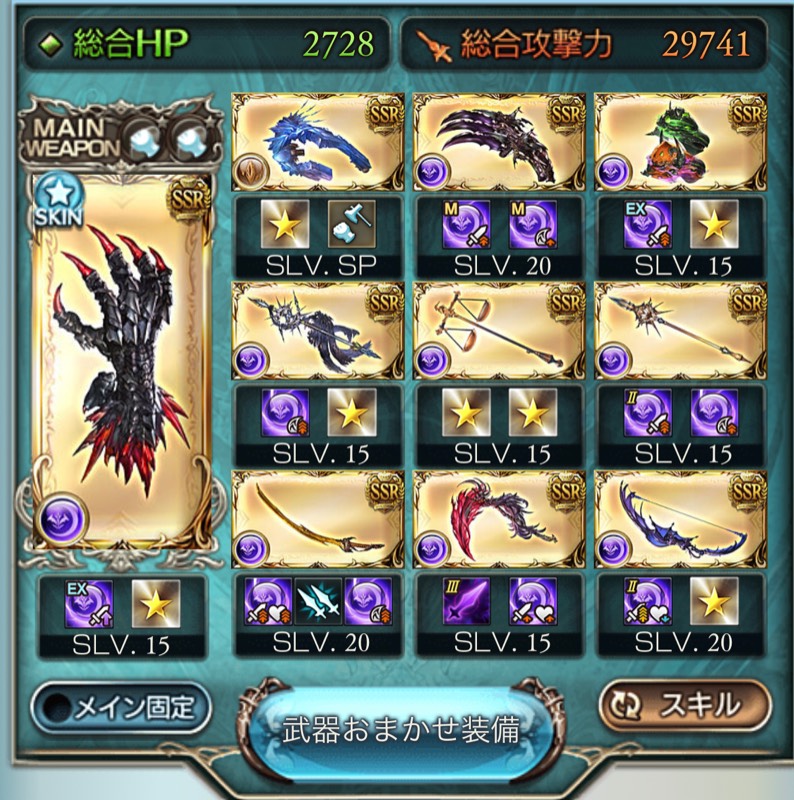
Task: Open the green and orange weapon slot
Action: pos(679,142)
